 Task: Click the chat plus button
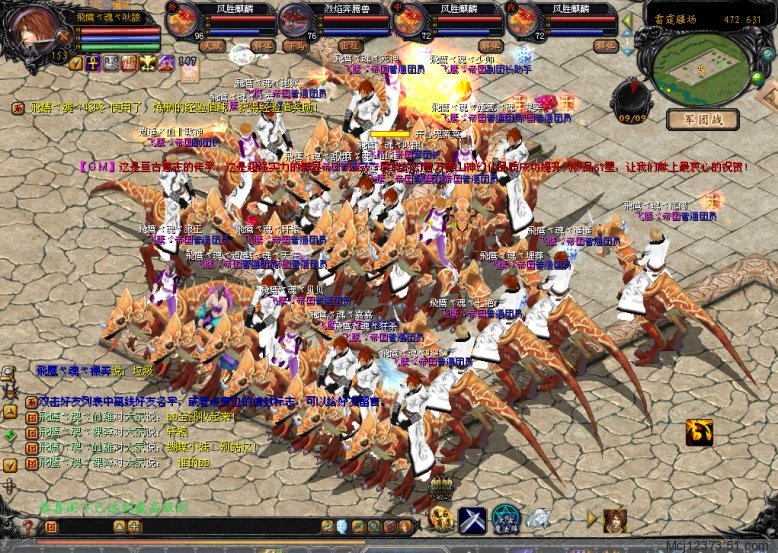(134, 526)
